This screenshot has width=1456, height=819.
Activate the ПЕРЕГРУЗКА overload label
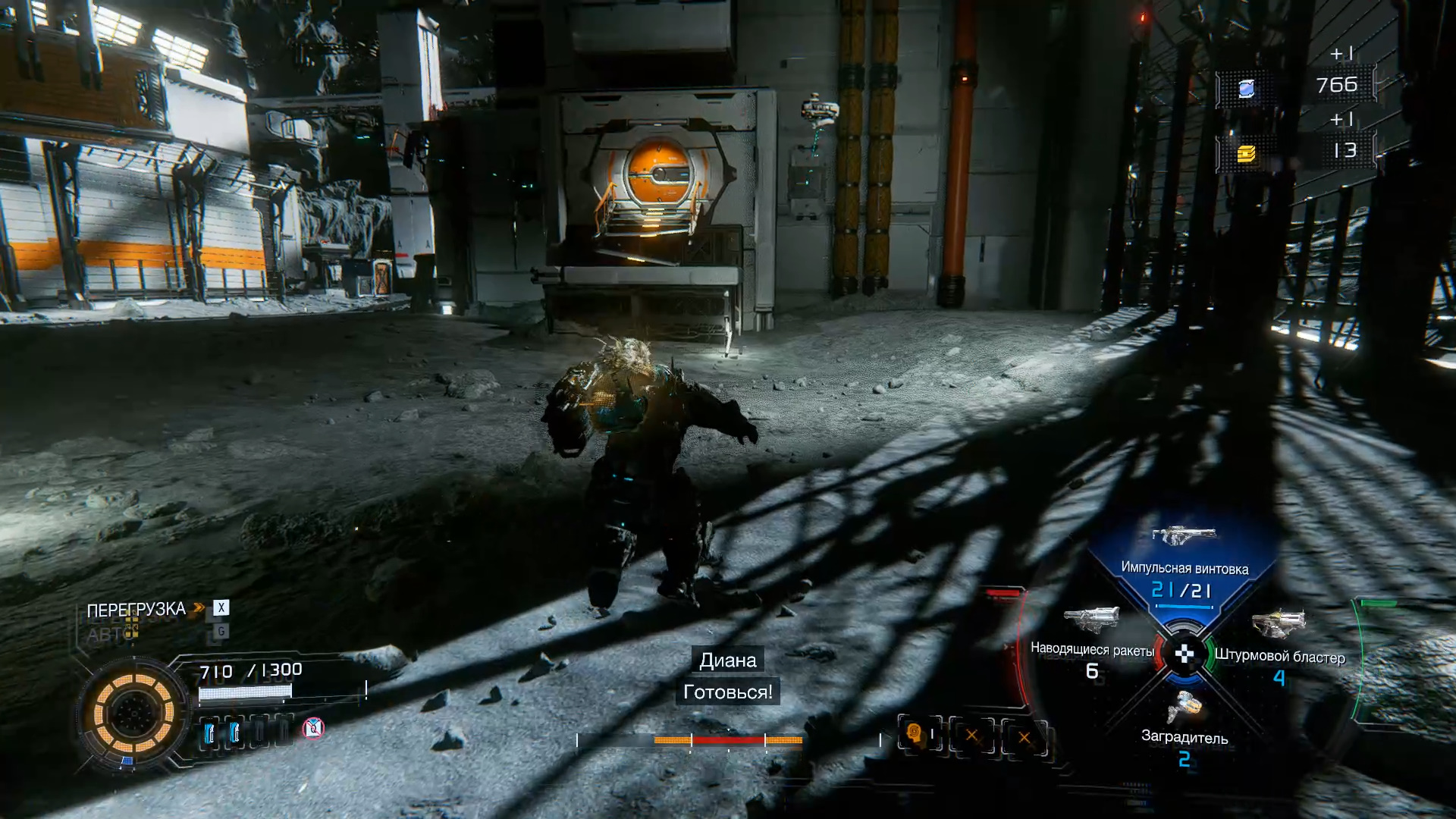[x=136, y=610]
